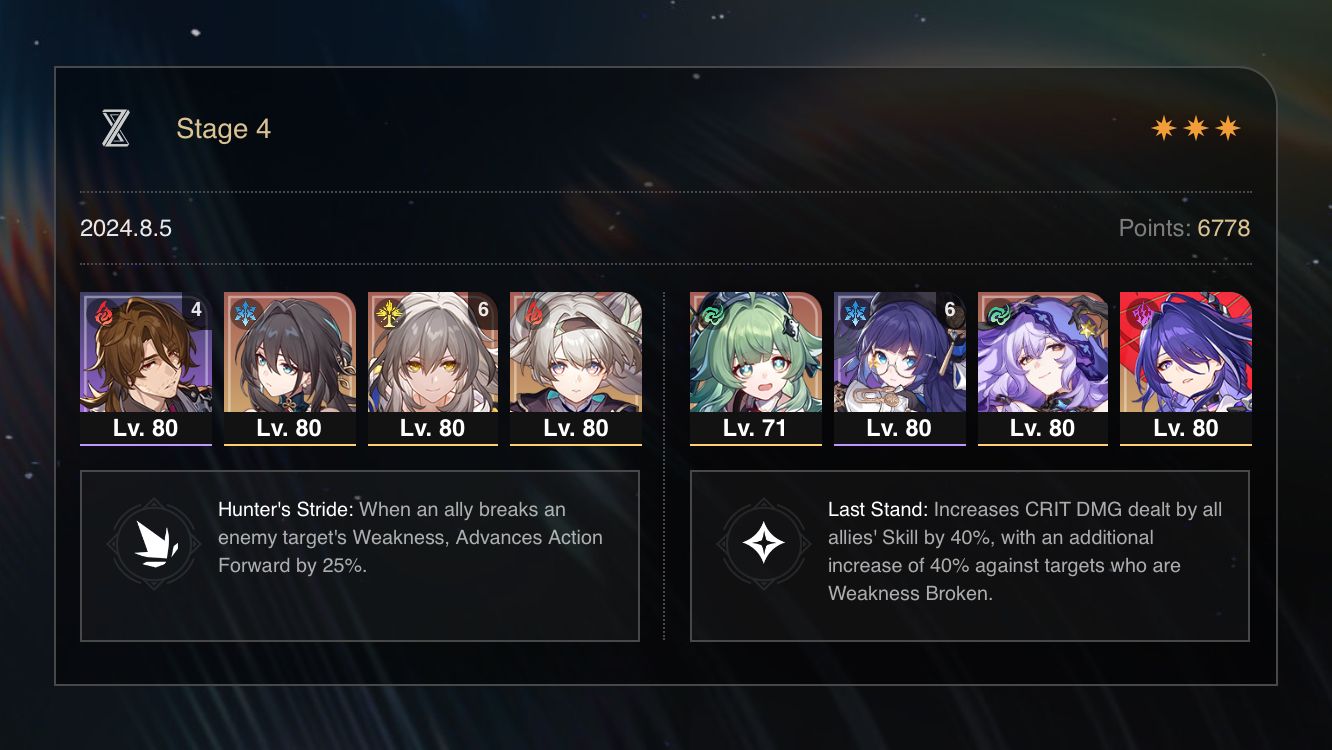The height and width of the screenshot is (750, 1332).
Task: Select Gallagher's character portrait
Action: pyautogui.click(x=145, y=360)
